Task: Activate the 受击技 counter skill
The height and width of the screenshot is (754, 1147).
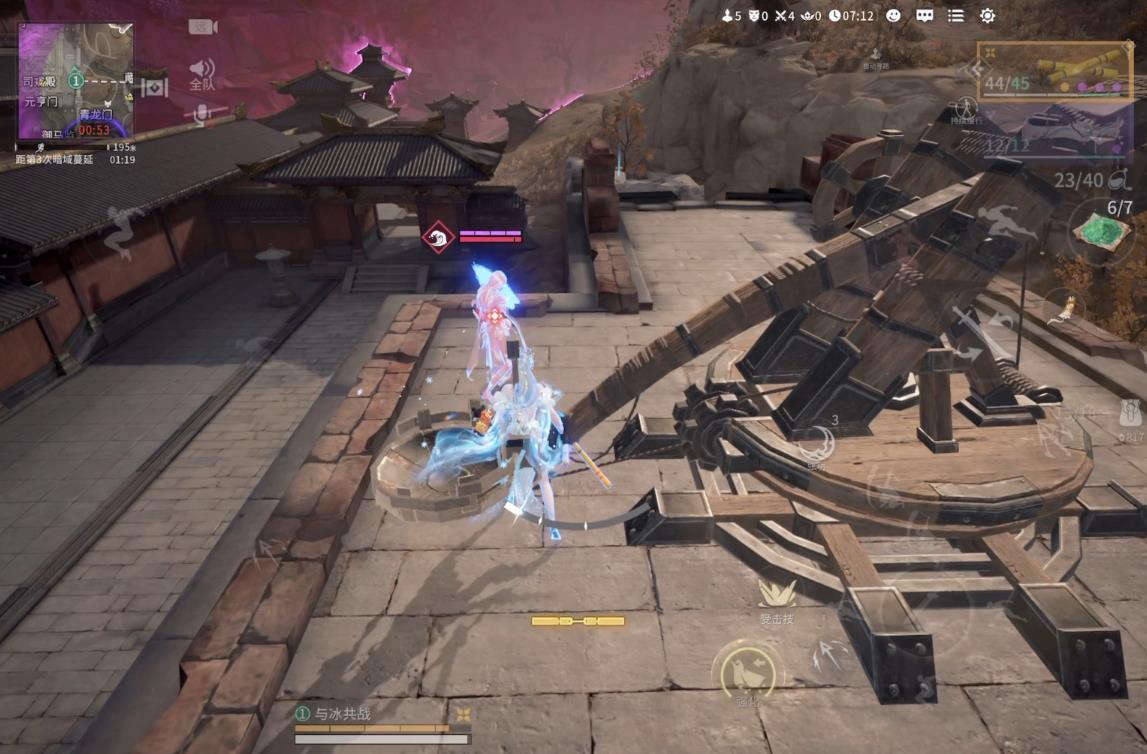Action: click(x=776, y=600)
